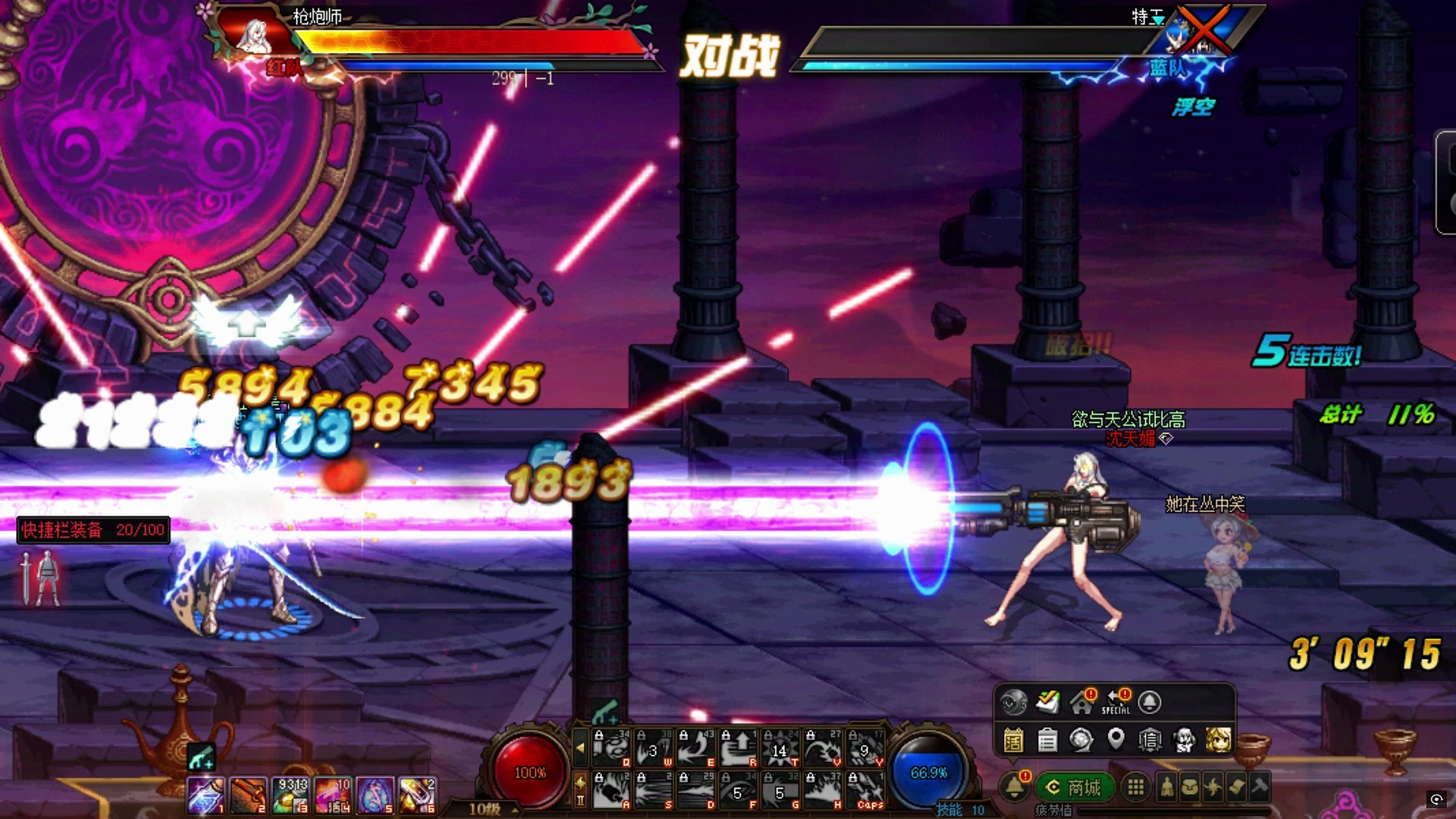The height and width of the screenshot is (819, 1456).
Task: Activate the skill bound to Caps
Action: (x=865, y=789)
